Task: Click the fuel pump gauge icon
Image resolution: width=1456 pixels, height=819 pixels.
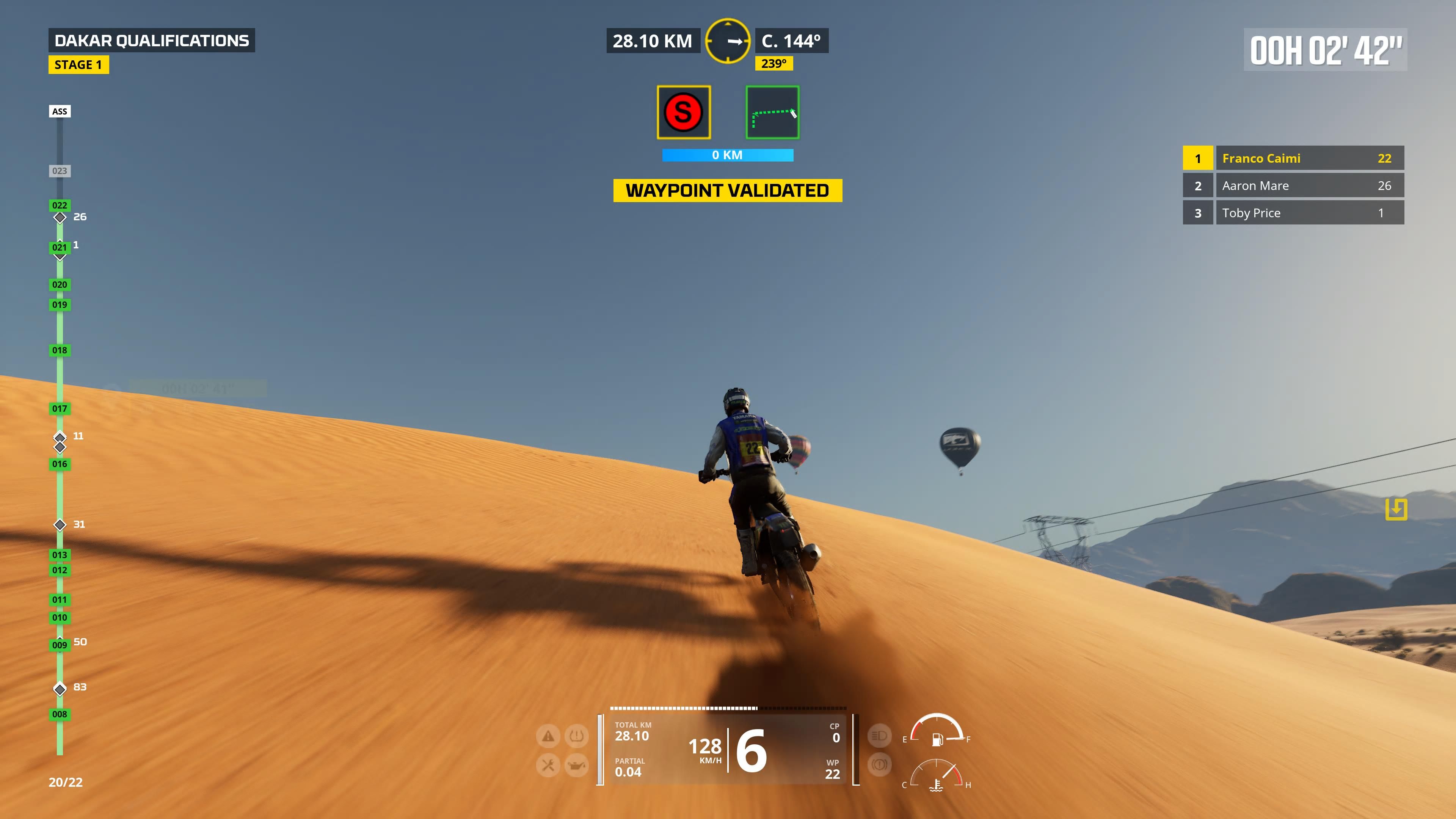Action: click(x=937, y=739)
